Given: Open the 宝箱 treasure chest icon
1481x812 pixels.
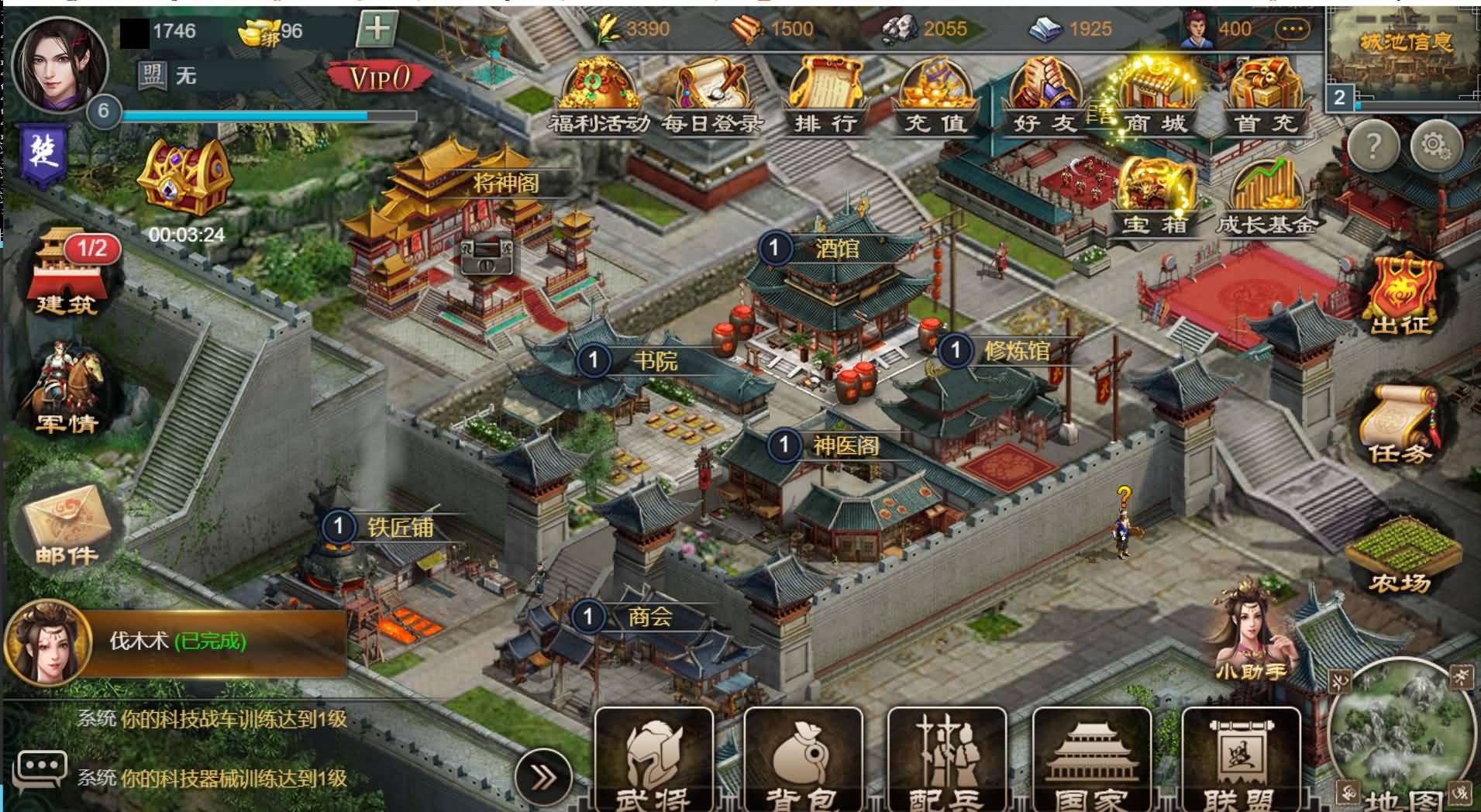Looking at the screenshot, I should (x=1155, y=197).
